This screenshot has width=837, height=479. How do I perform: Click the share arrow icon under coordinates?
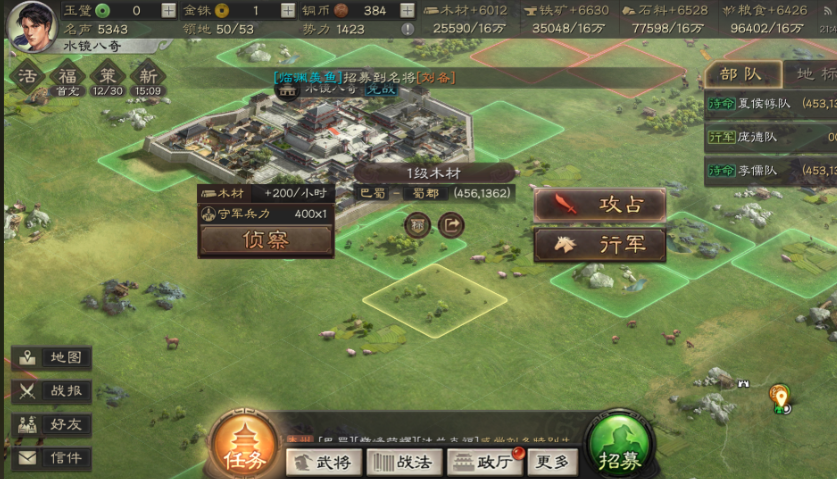(452, 225)
